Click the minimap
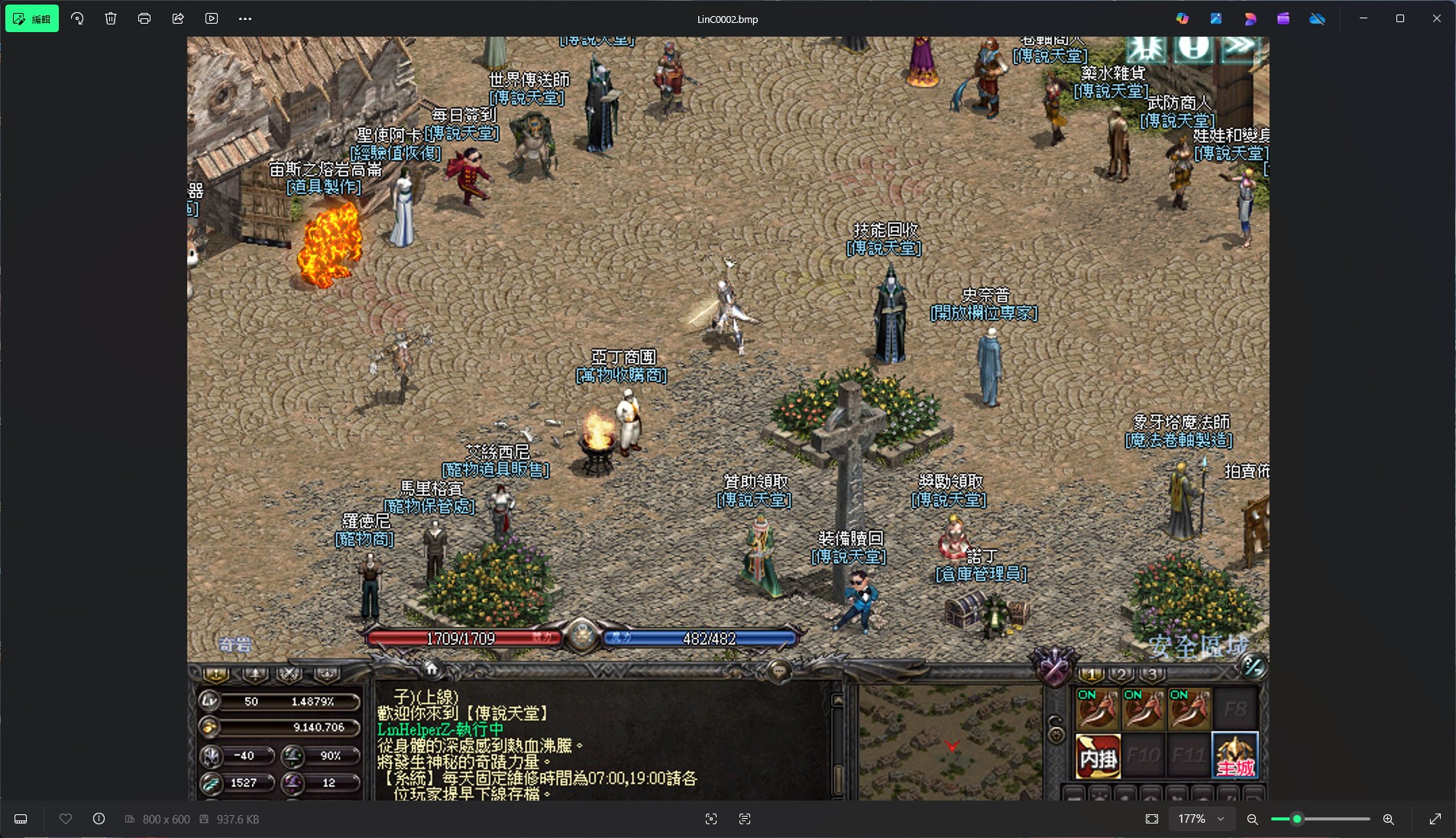 (950, 741)
